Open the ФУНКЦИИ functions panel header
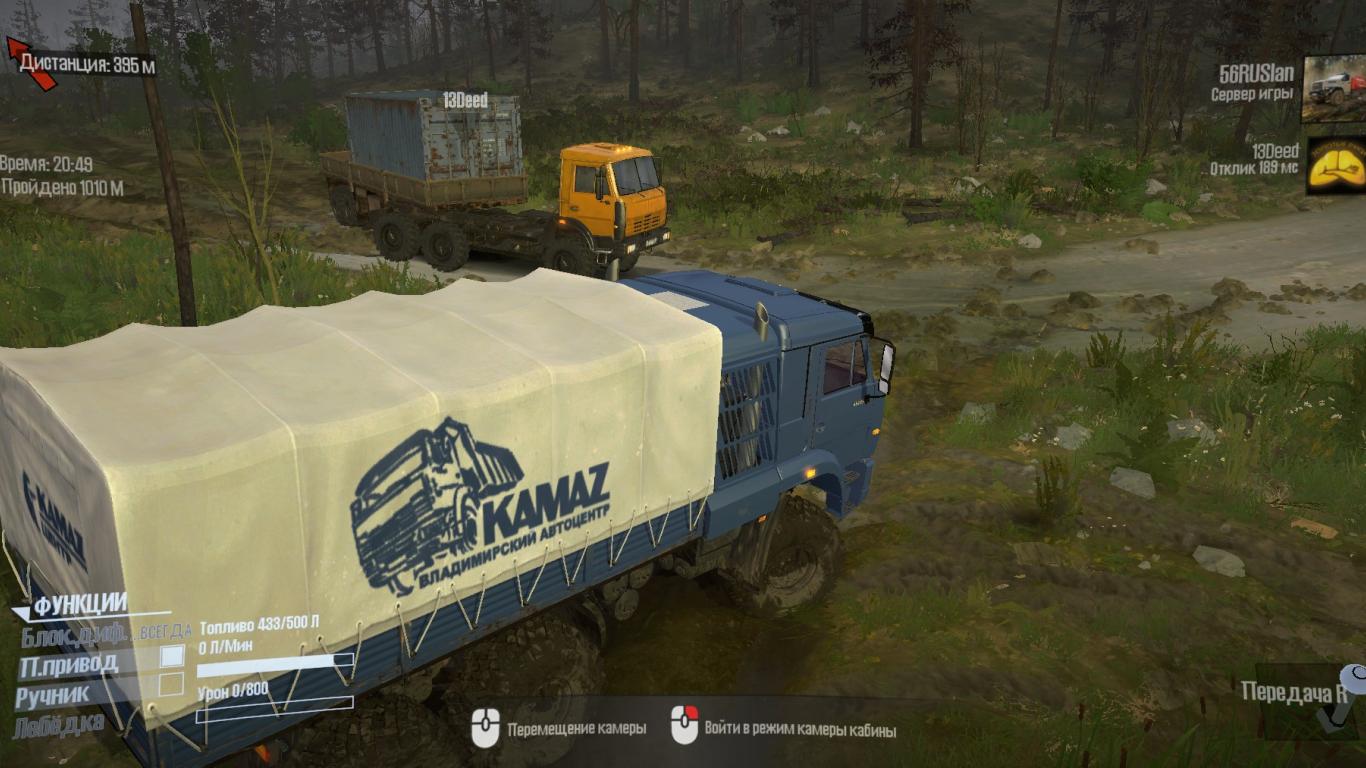The height and width of the screenshot is (768, 1366). point(80,605)
